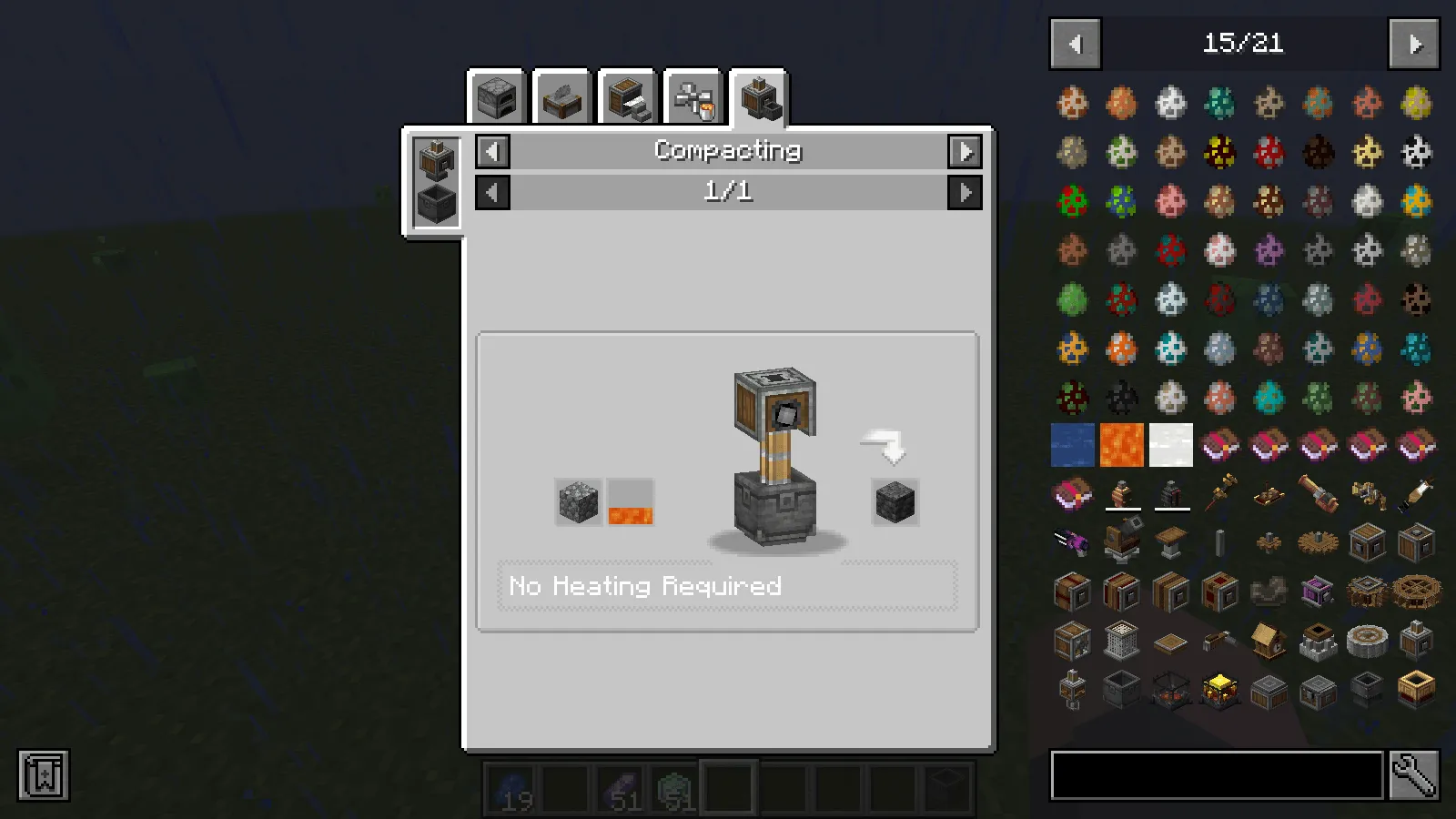This screenshot has width=1456, height=819.
Task: Click the back arrow on the 15/21 pager
Action: click(x=1075, y=44)
